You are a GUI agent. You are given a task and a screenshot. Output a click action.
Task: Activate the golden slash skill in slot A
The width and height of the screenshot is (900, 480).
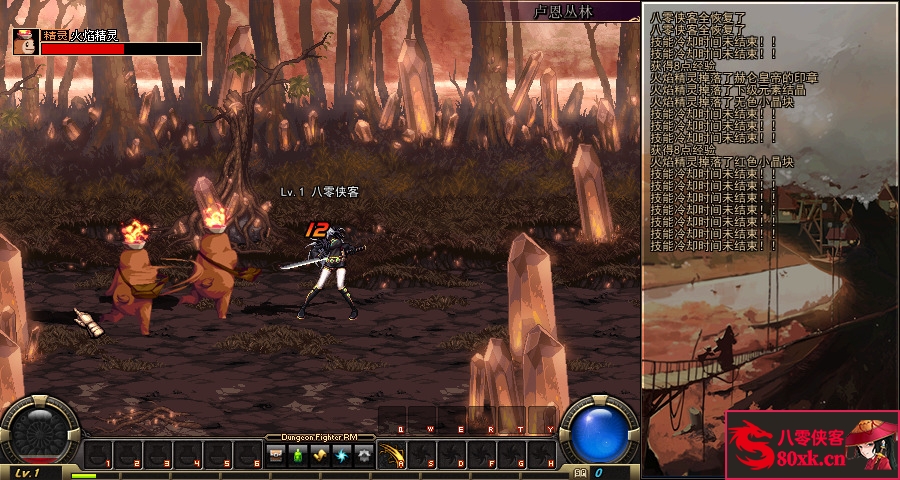pos(392,455)
